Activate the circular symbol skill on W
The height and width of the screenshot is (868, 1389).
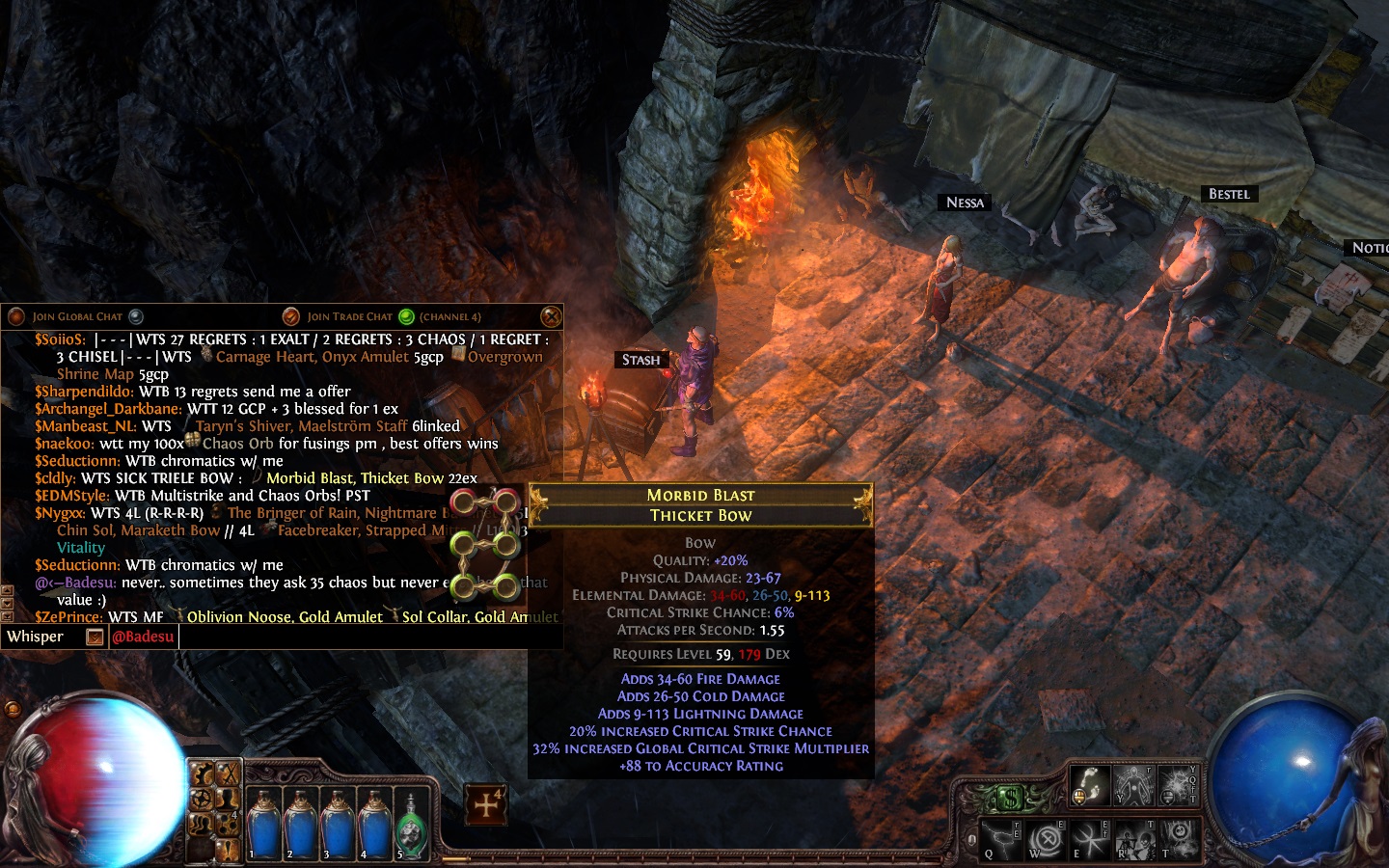coord(1047,839)
